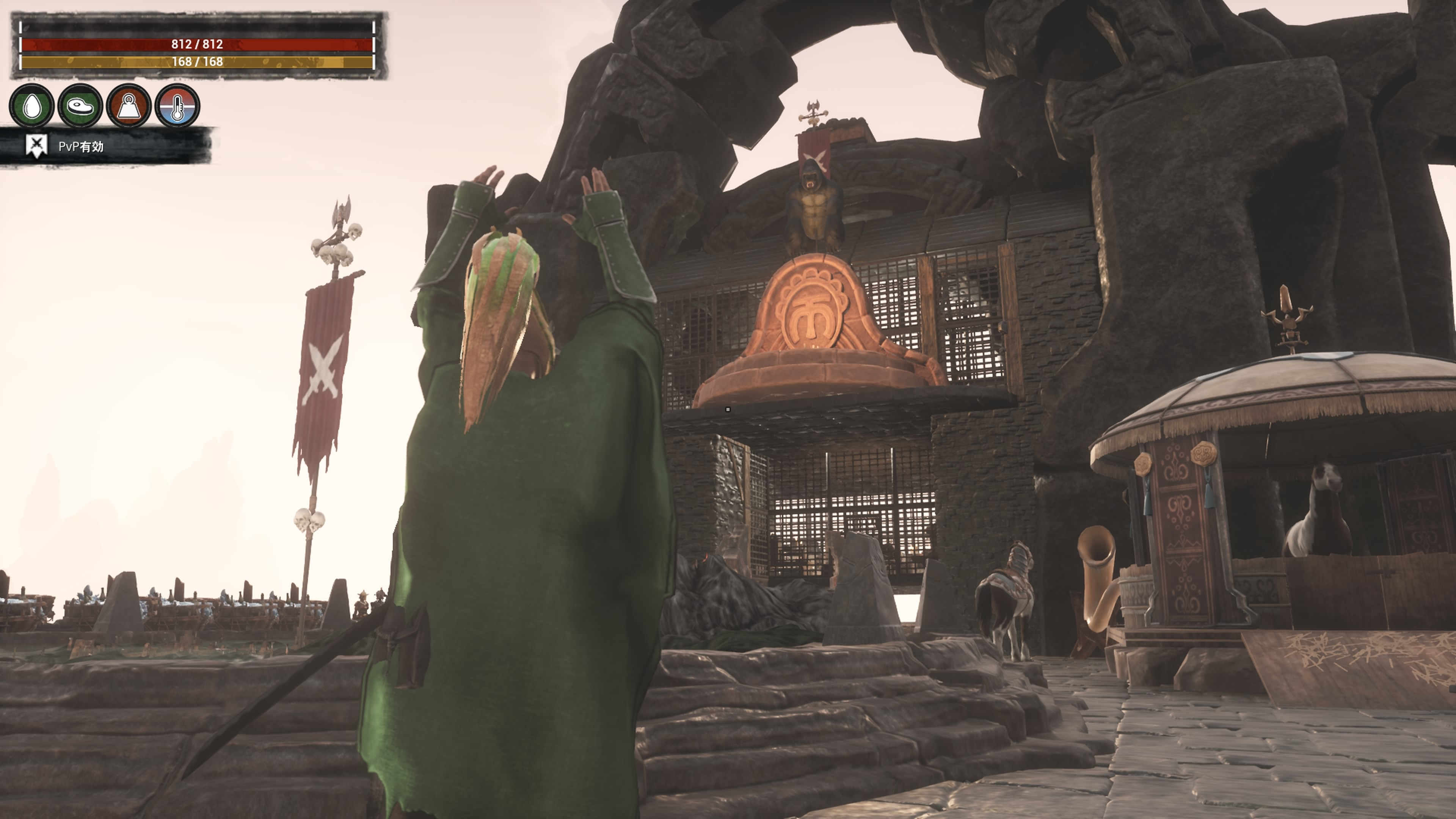
Task: Select the meat hunger status icon
Action: point(80,106)
